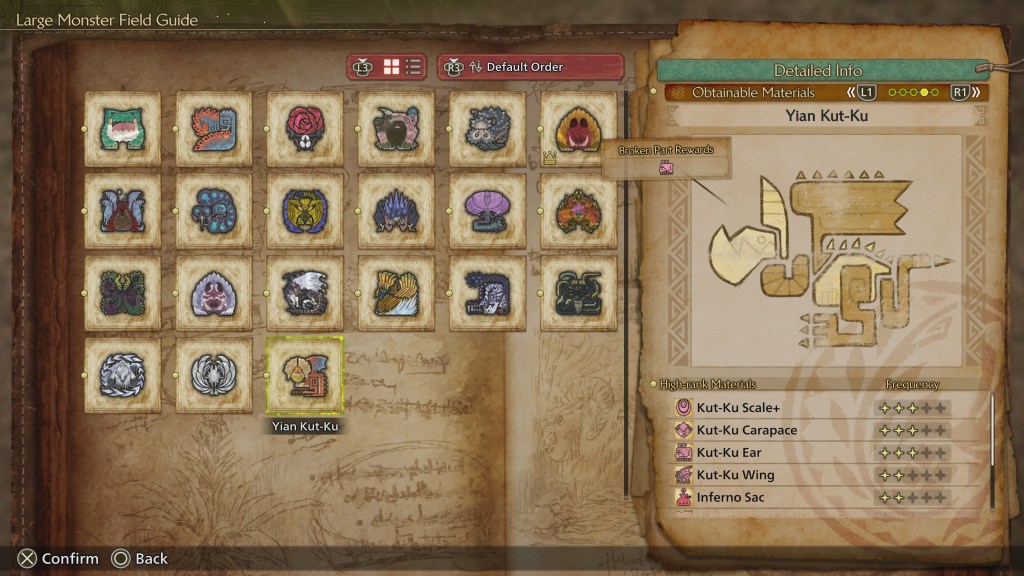1024x576 pixels.
Task: Select the golden horned monster icon
Action: click(305, 211)
